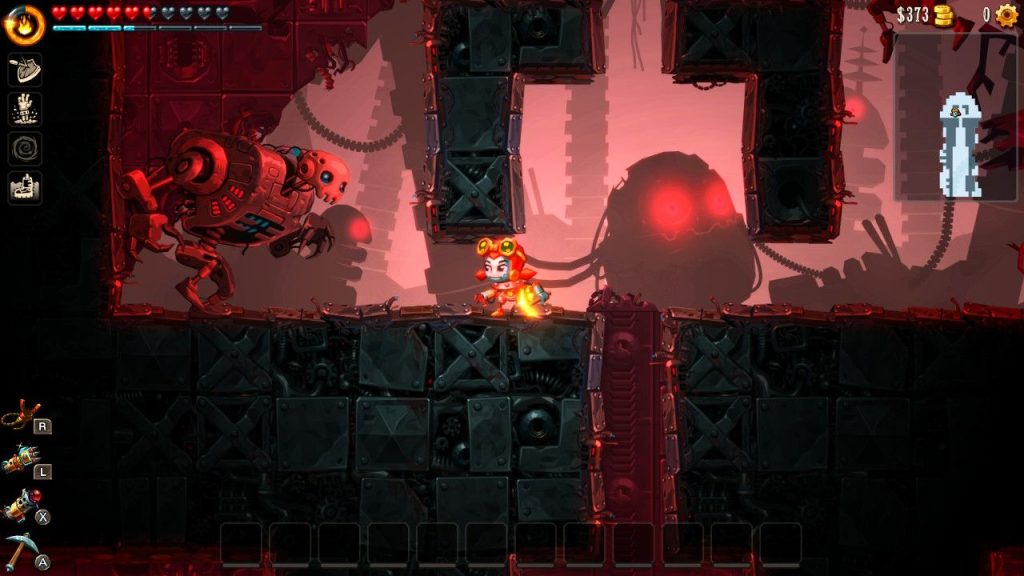Click the gold coin stack icon
The height and width of the screenshot is (576, 1024).
[x=943, y=15]
